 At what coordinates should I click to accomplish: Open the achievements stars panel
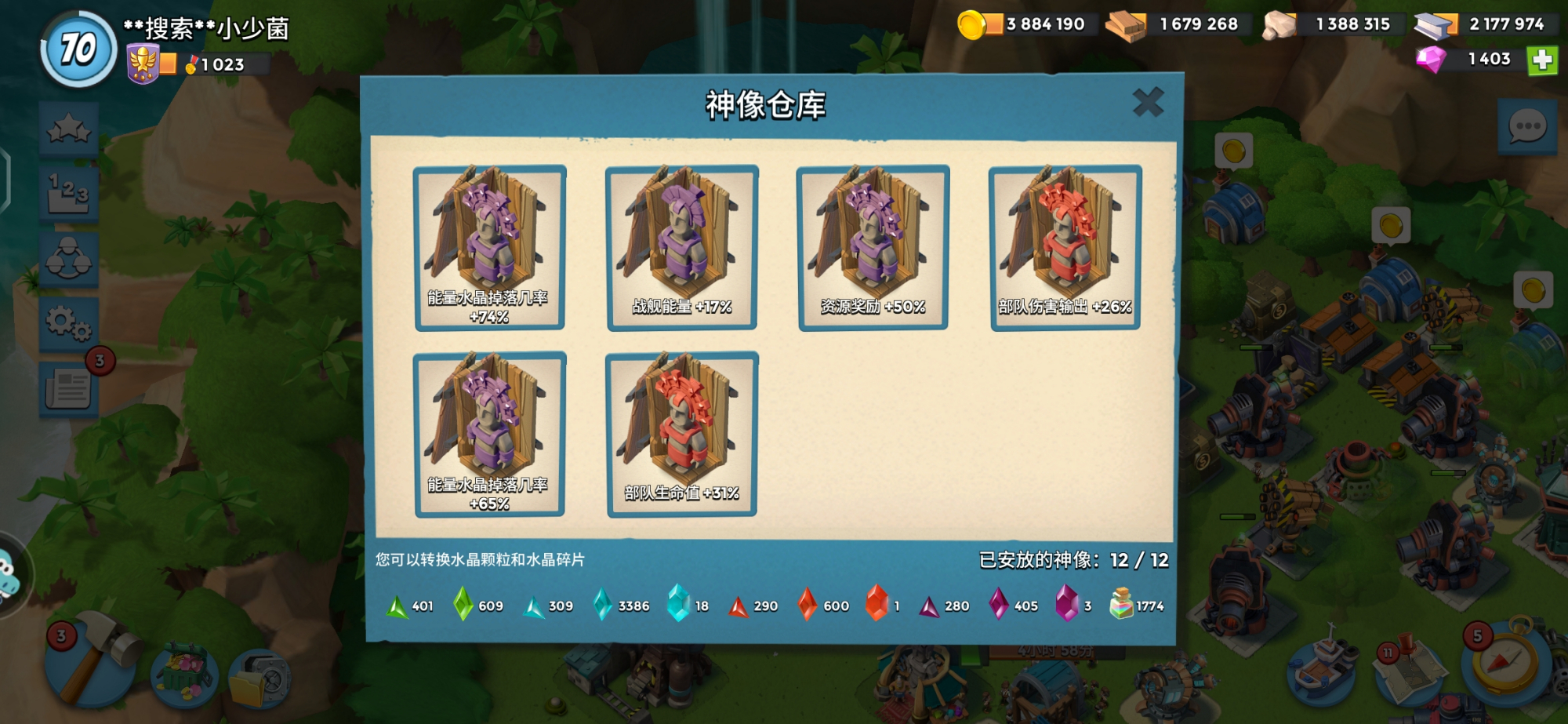[x=69, y=127]
